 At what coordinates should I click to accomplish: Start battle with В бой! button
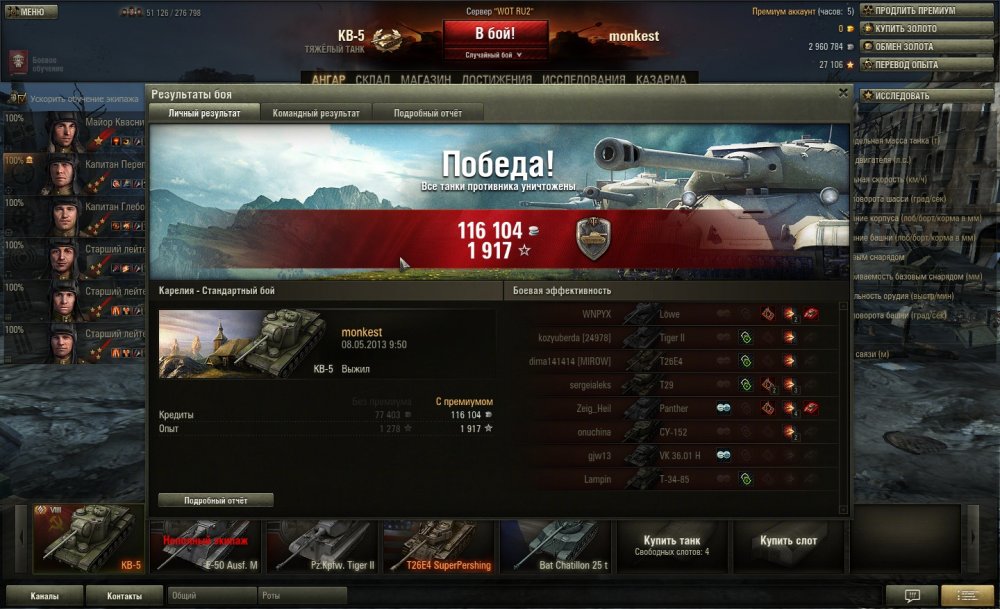(495, 34)
